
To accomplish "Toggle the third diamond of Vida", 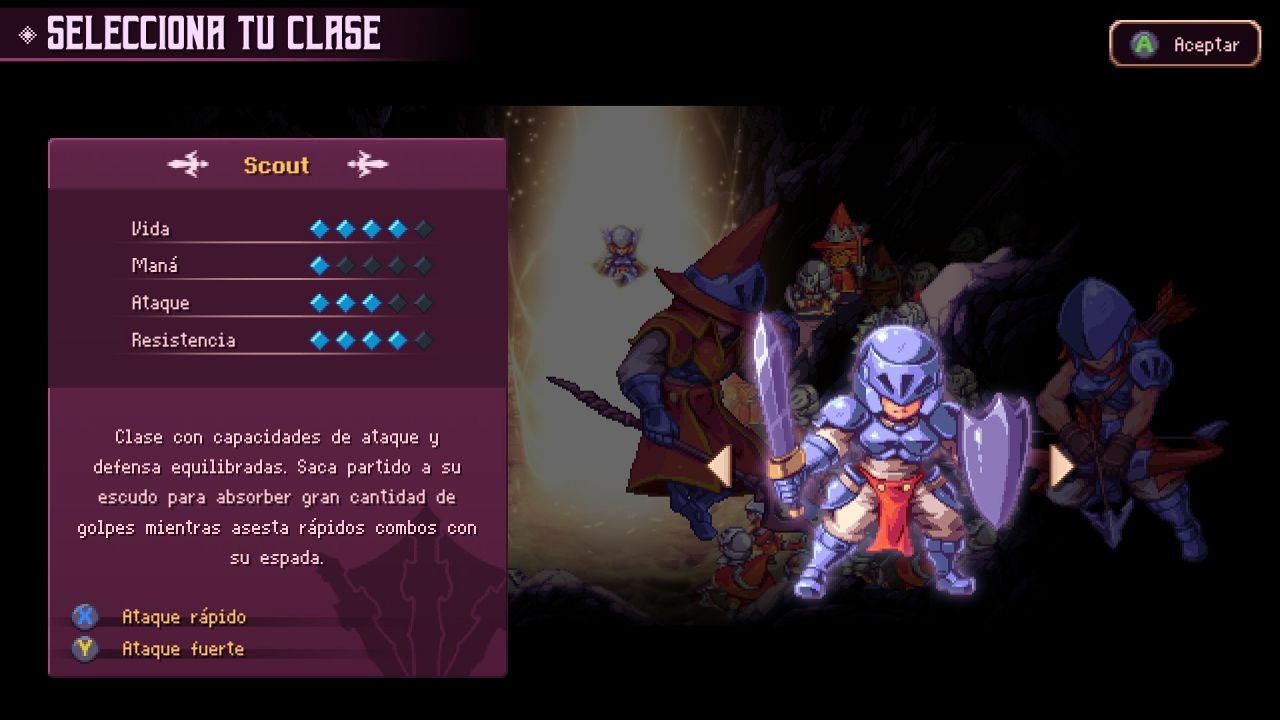I will coord(370,228).
